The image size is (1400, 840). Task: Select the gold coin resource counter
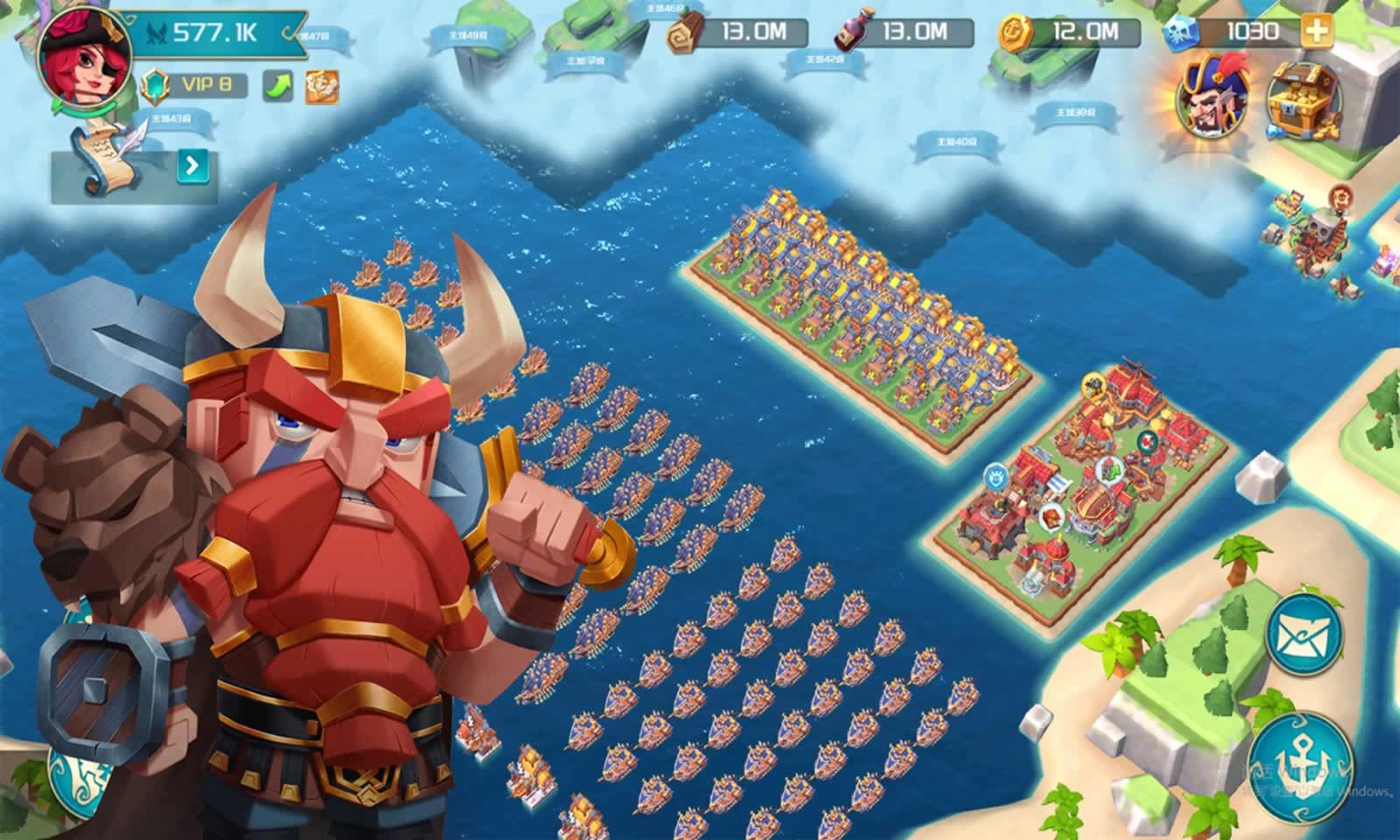1069,33
